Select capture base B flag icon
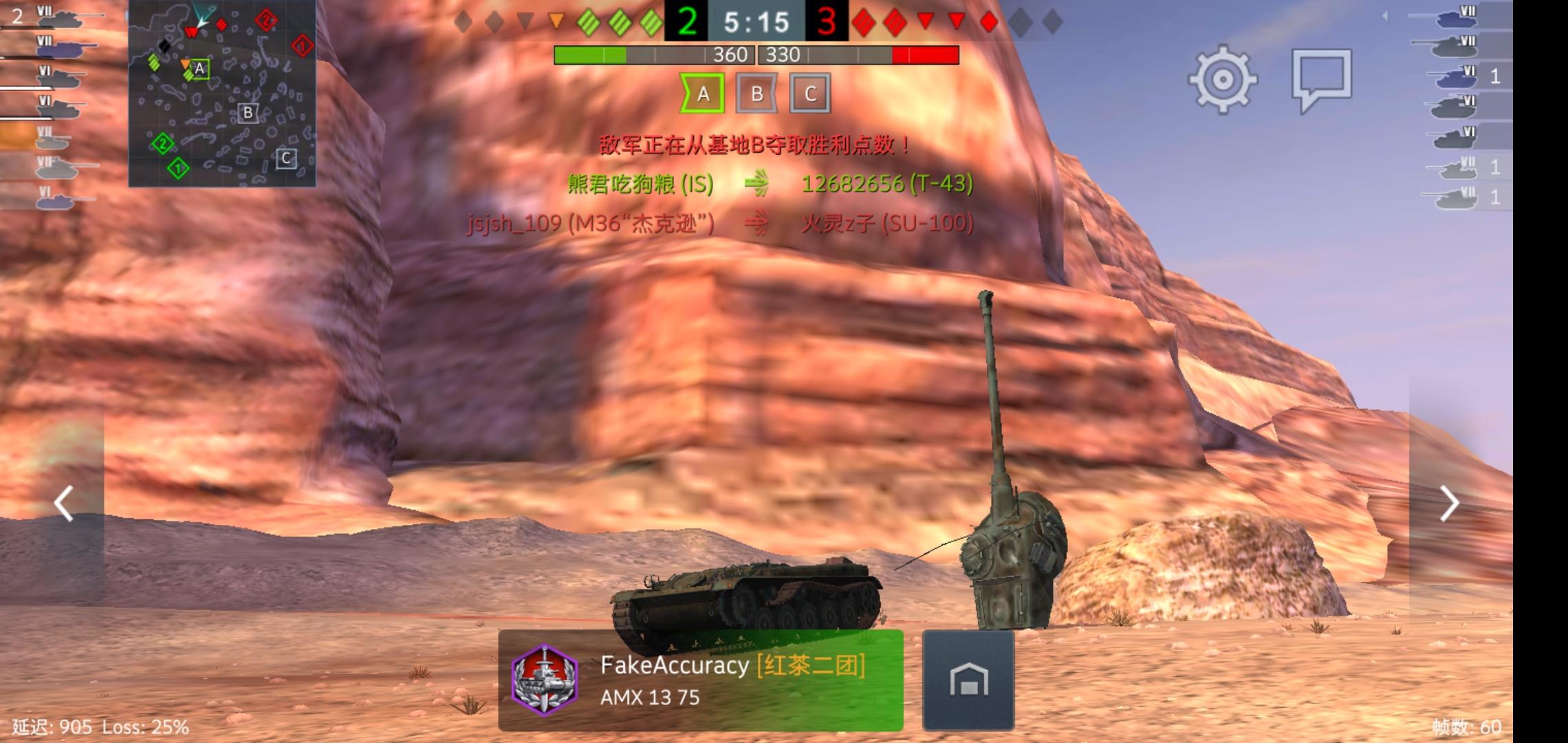This screenshot has width=1568, height=743. (x=756, y=94)
